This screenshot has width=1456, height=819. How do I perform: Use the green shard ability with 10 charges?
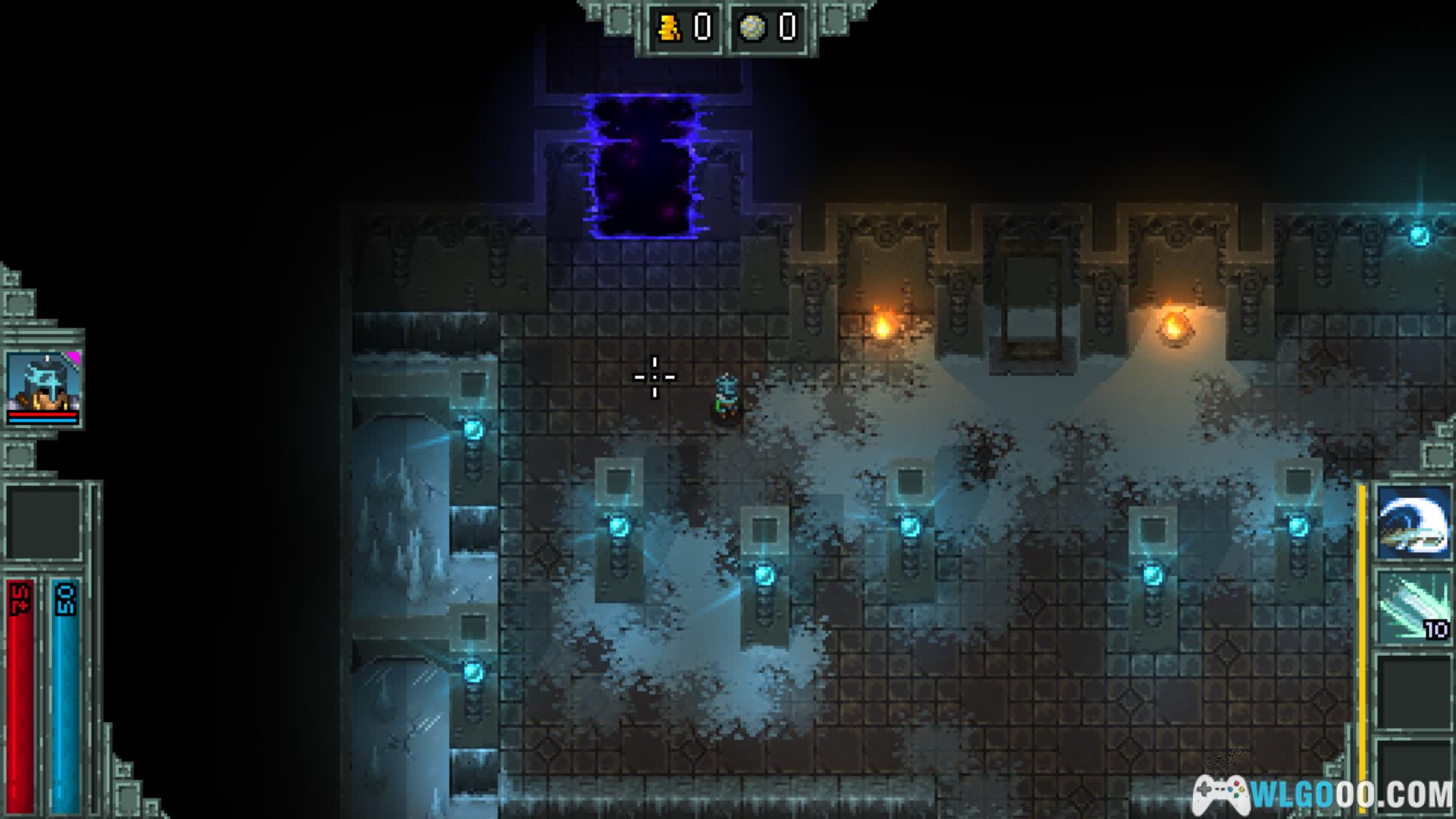[x=1414, y=608]
